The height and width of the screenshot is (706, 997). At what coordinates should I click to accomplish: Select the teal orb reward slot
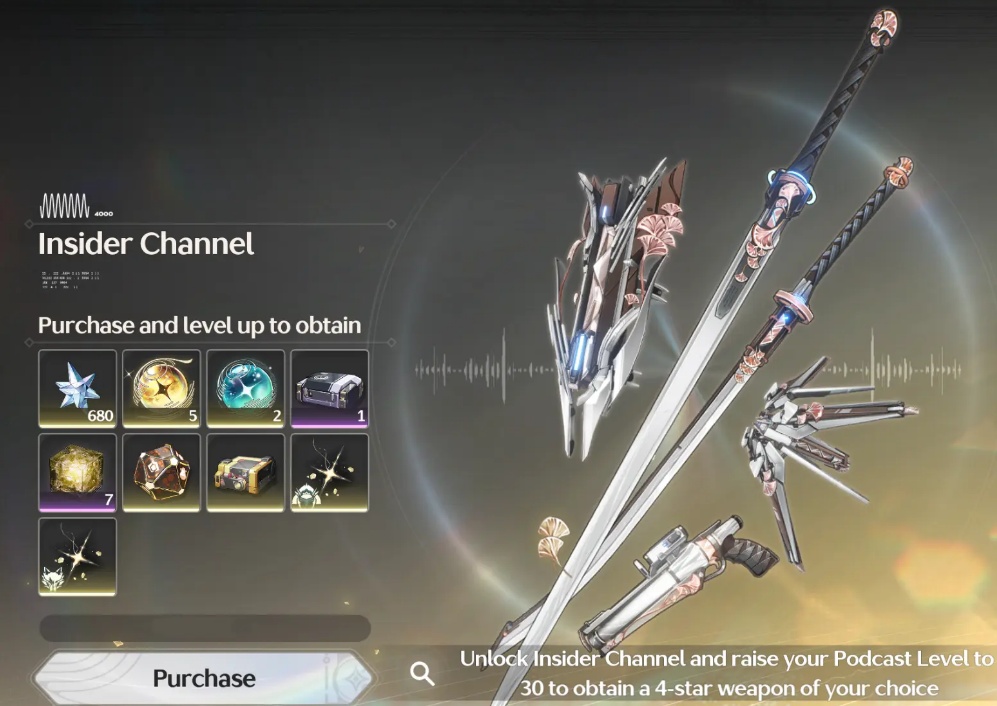(x=246, y=388)
